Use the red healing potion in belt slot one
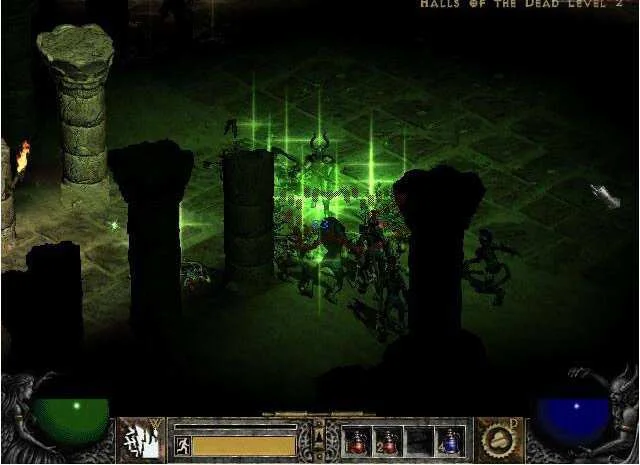Image resolution: width=640 pixels, height=465 pixels. tap(355, 439)
